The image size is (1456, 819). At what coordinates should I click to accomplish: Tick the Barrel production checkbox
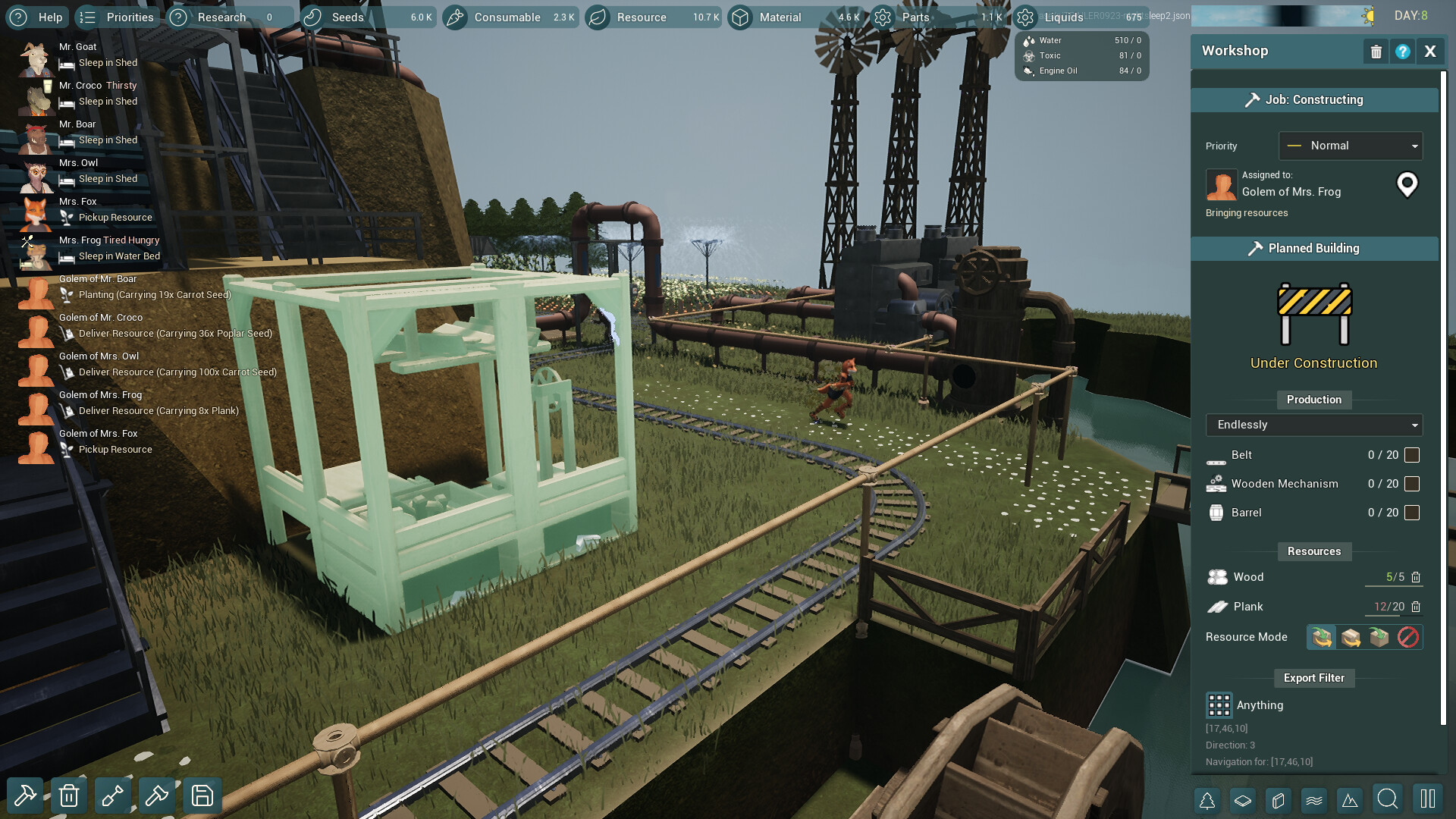[1411, 513]
